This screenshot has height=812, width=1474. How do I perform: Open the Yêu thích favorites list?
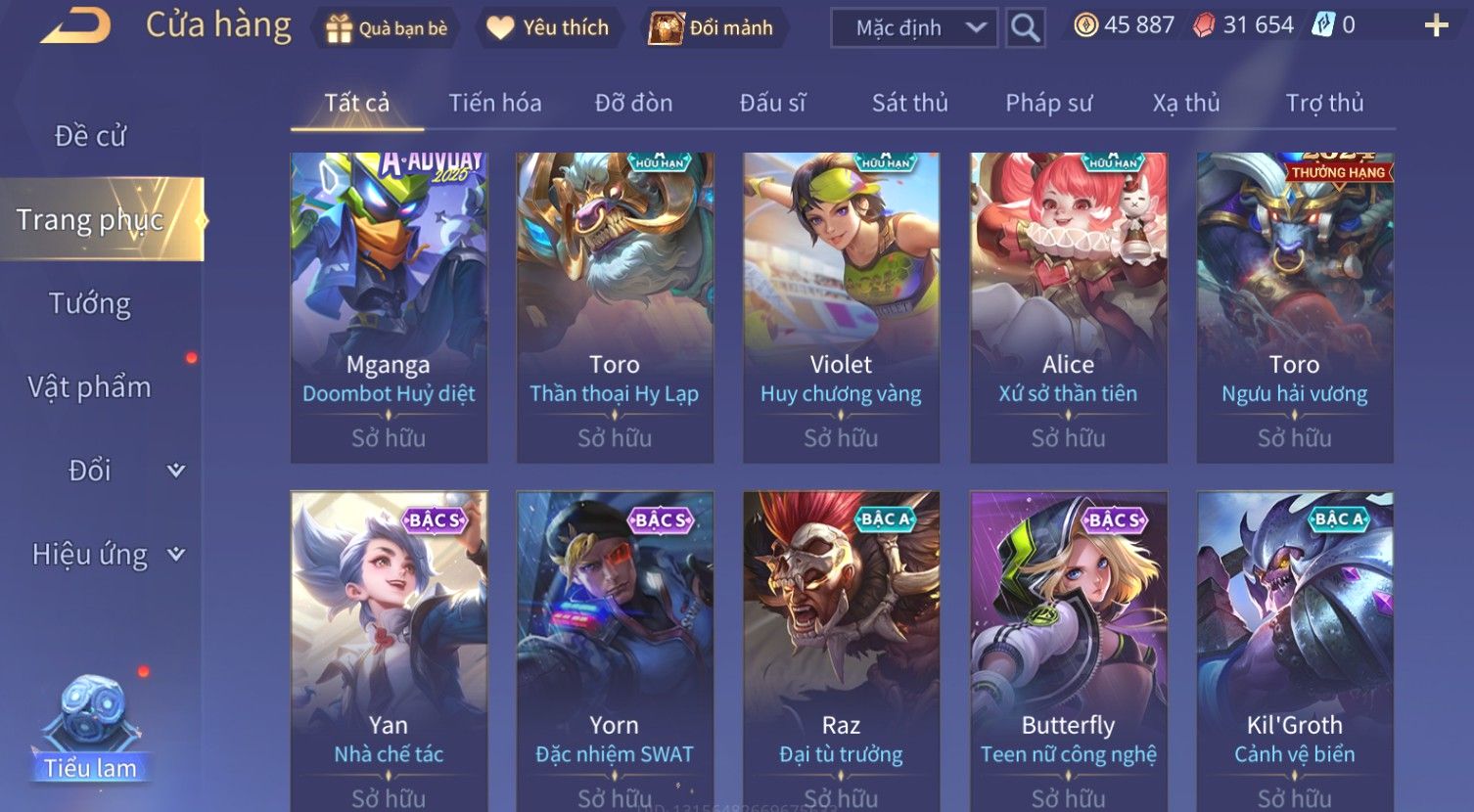pos(548,28)
